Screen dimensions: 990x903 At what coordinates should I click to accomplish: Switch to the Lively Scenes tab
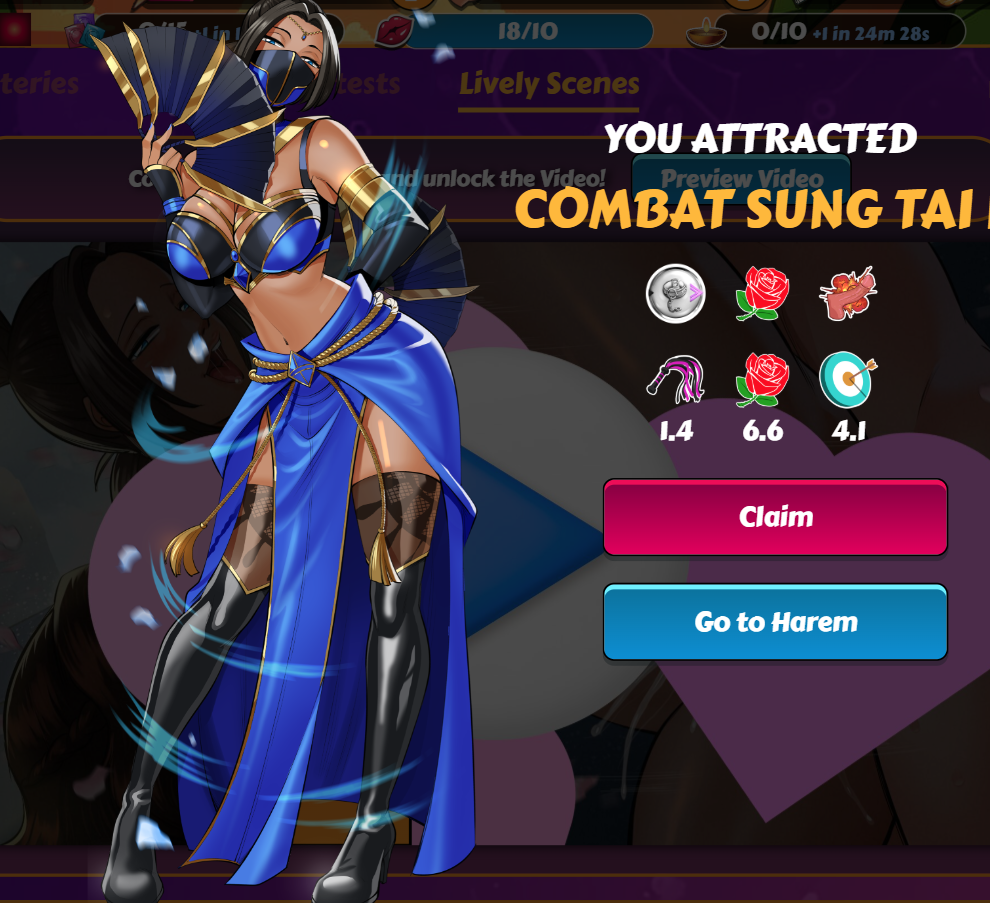549,84
